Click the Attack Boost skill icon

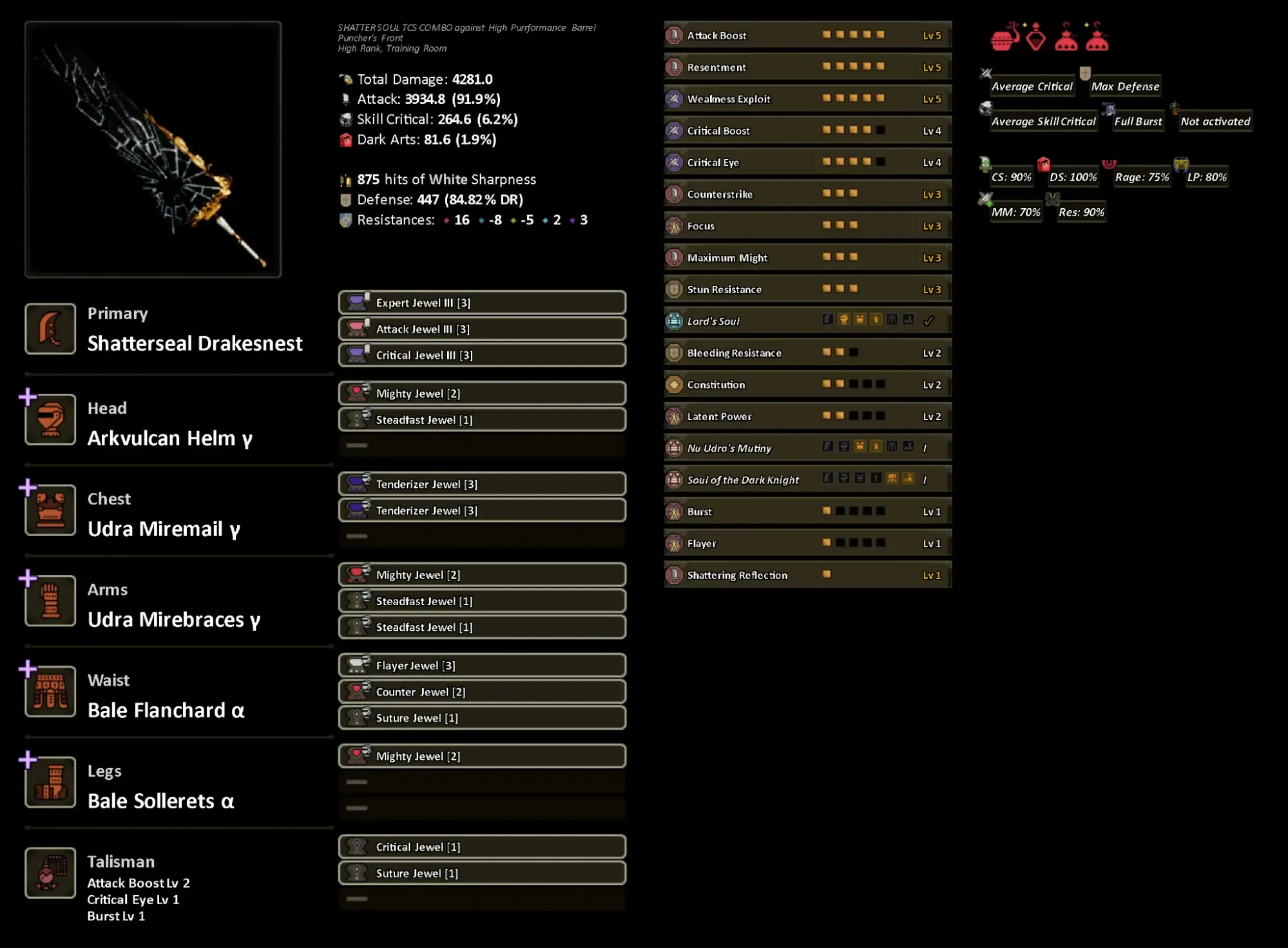674,35
